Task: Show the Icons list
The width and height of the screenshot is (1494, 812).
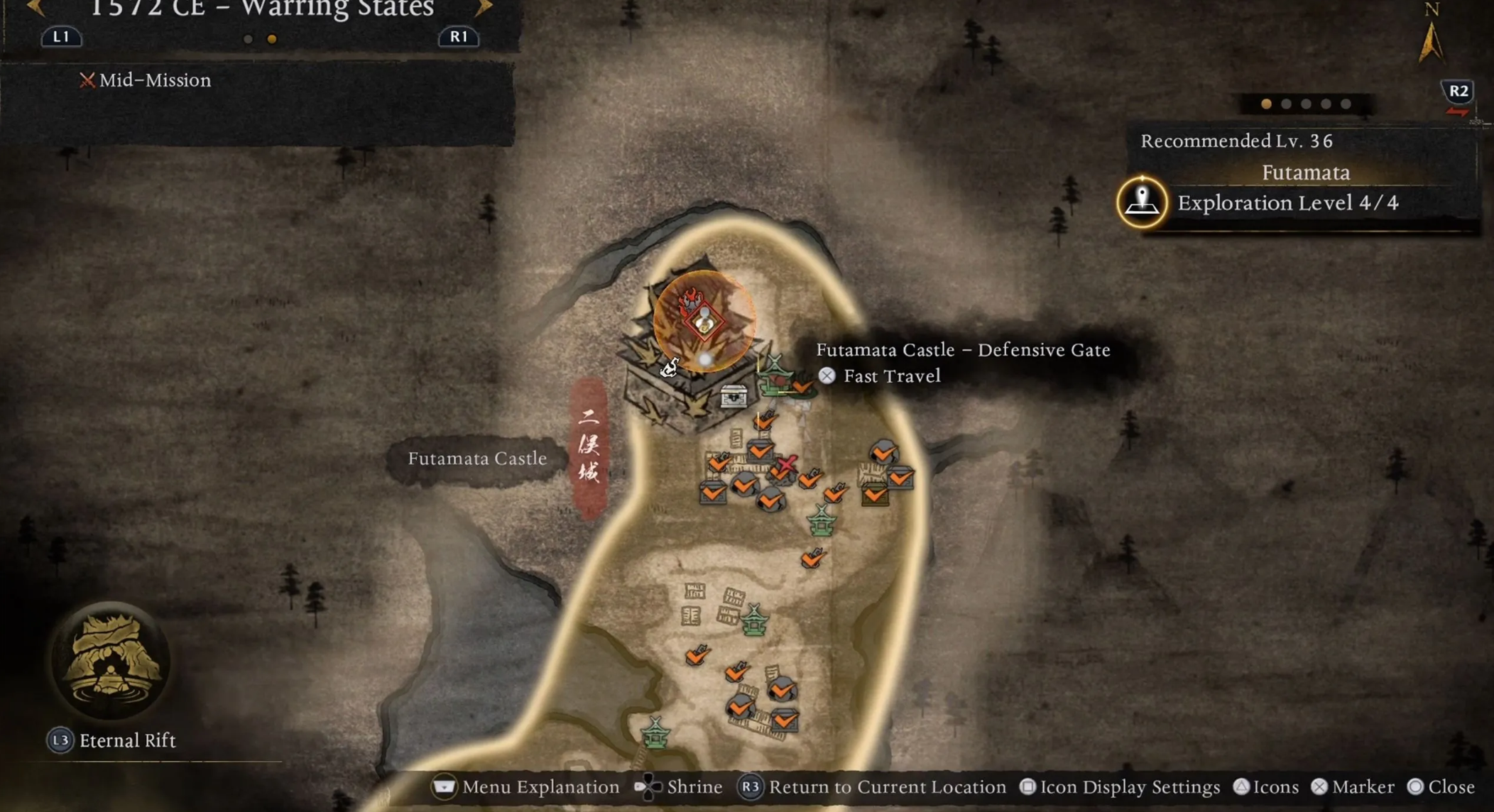Action: [x=1266, y=787]
